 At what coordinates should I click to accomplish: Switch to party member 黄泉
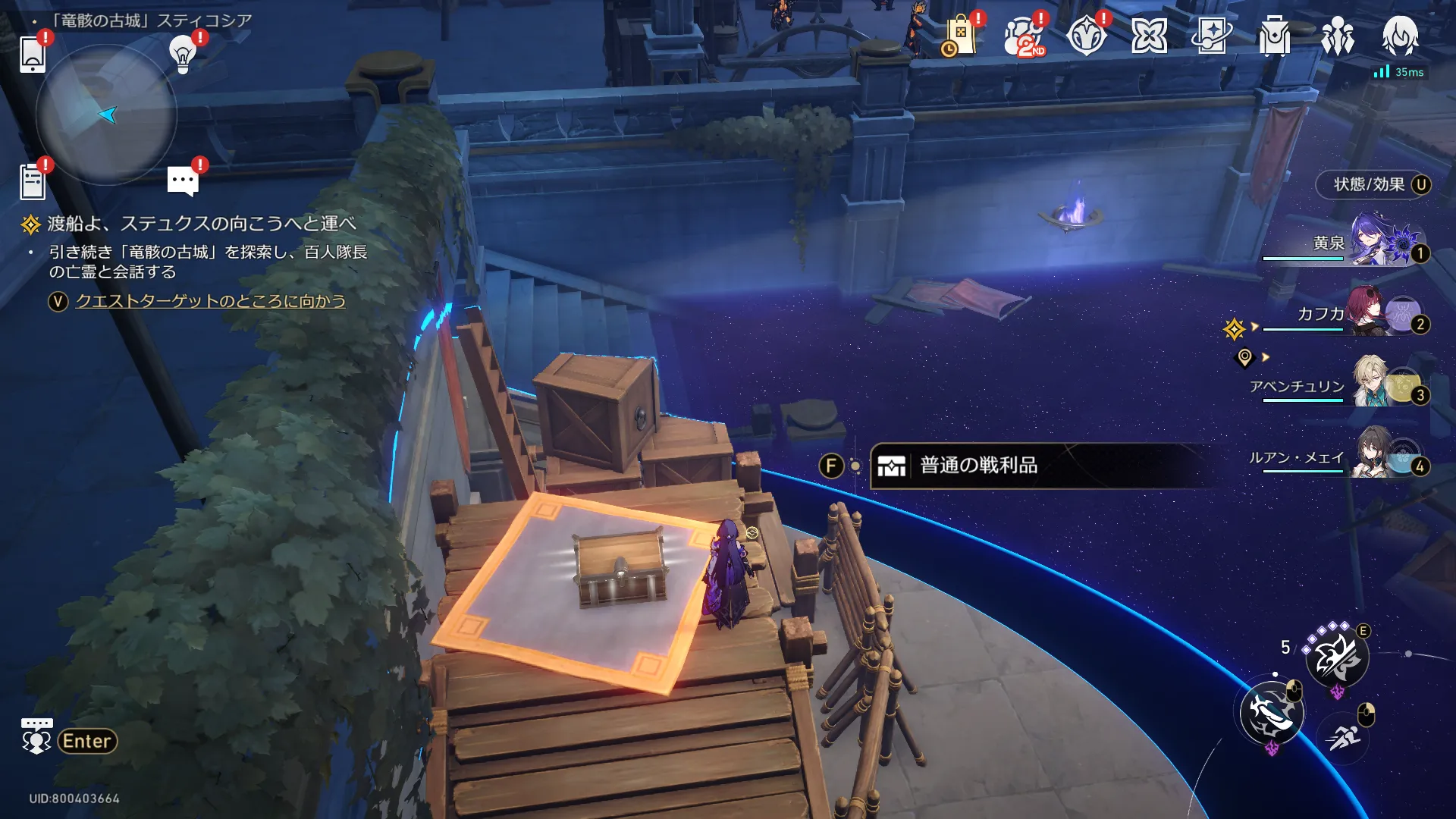click(x=1376, y=242)
